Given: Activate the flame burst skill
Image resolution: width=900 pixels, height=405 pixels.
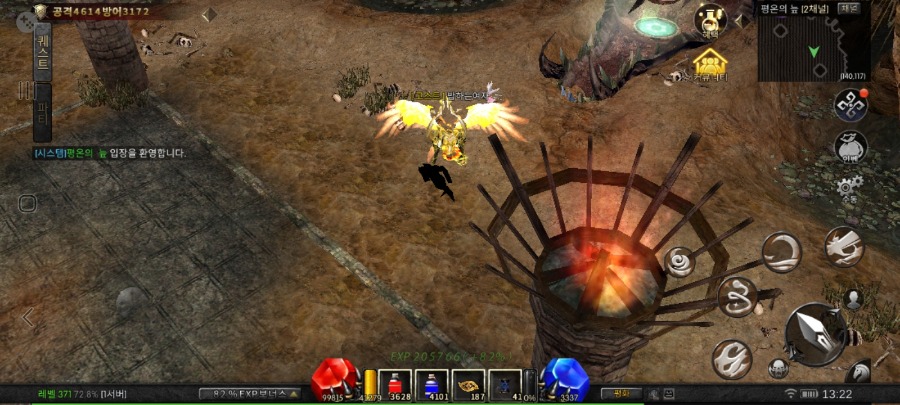Looking at the screenshot, I should 731,357.
